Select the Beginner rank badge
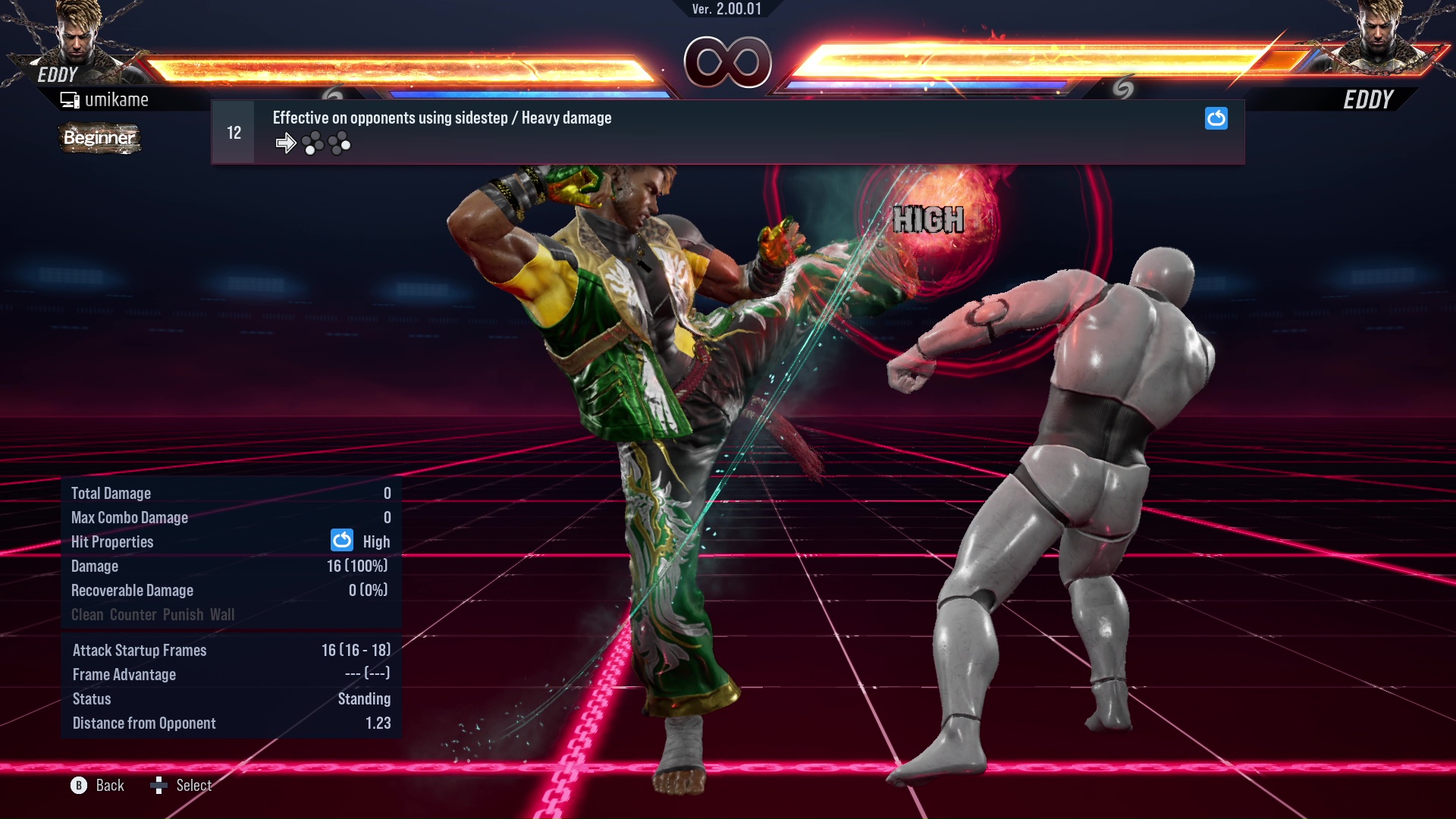The width and height of the screenshot is (1456, 819). pyautogui.click(x=99, y=139)
